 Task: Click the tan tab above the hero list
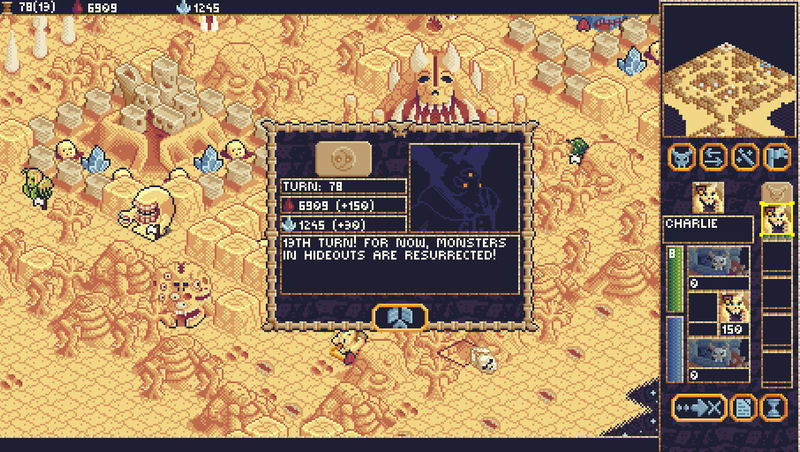[x=776, y=192]
